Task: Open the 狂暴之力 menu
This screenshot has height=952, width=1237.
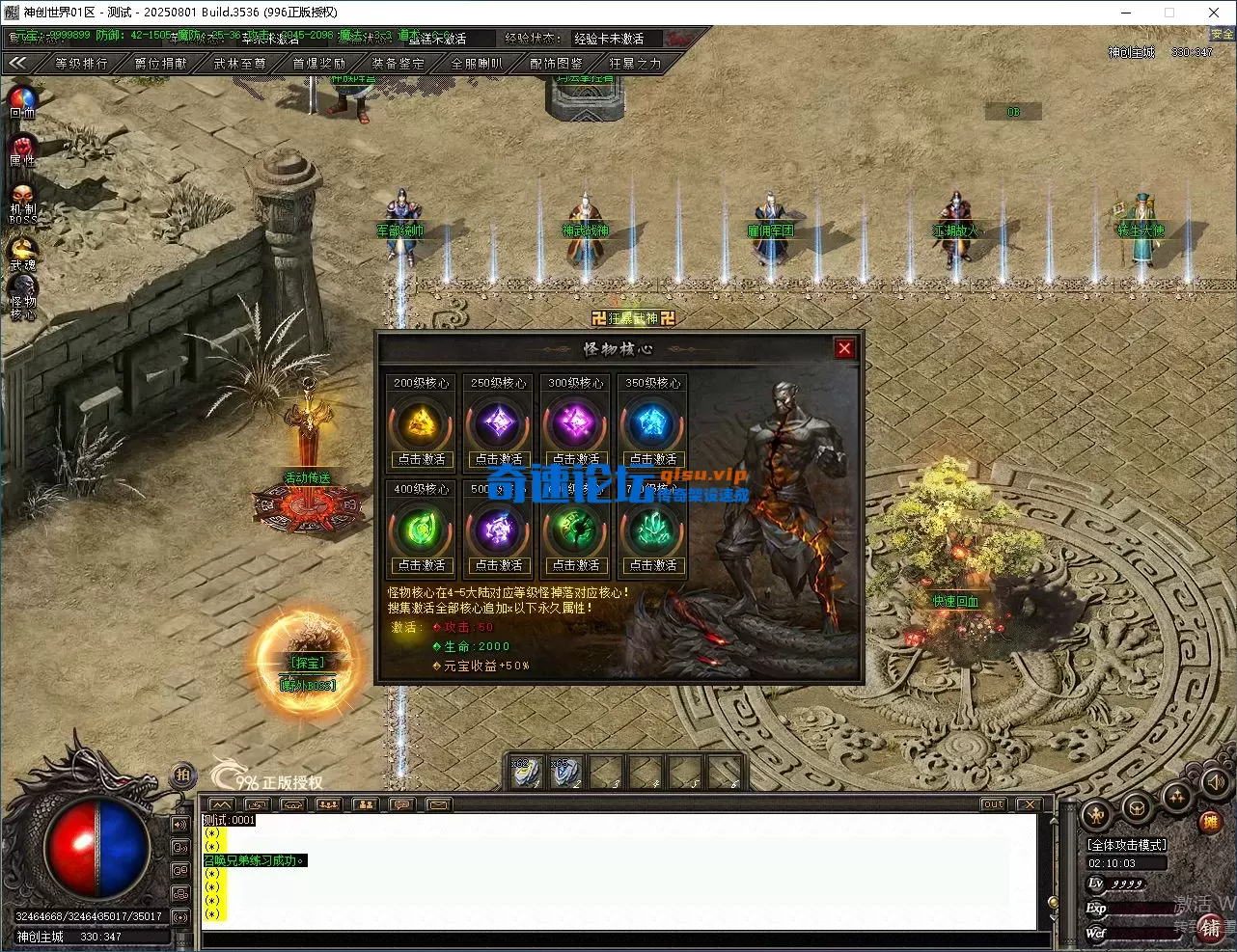Action: (x=635, y=64)
